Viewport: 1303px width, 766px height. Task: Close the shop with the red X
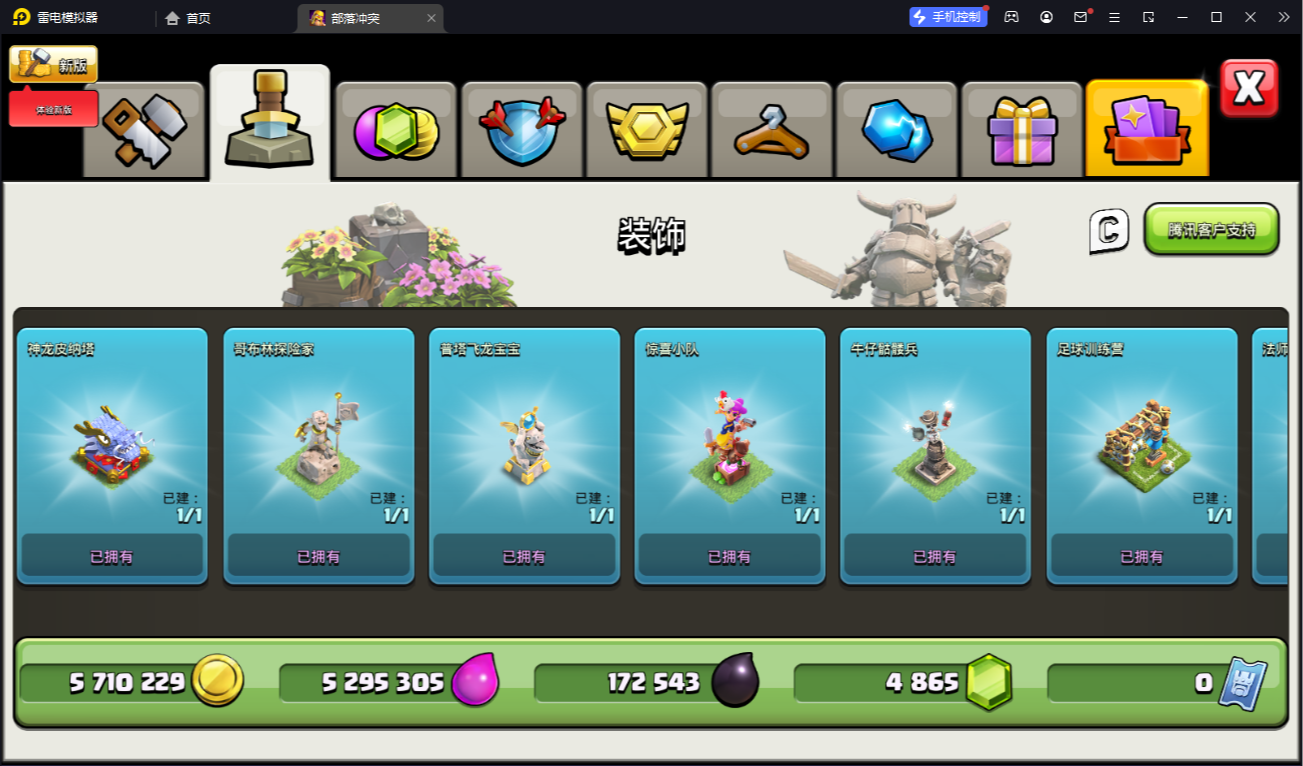click(x=1249, y=88)
